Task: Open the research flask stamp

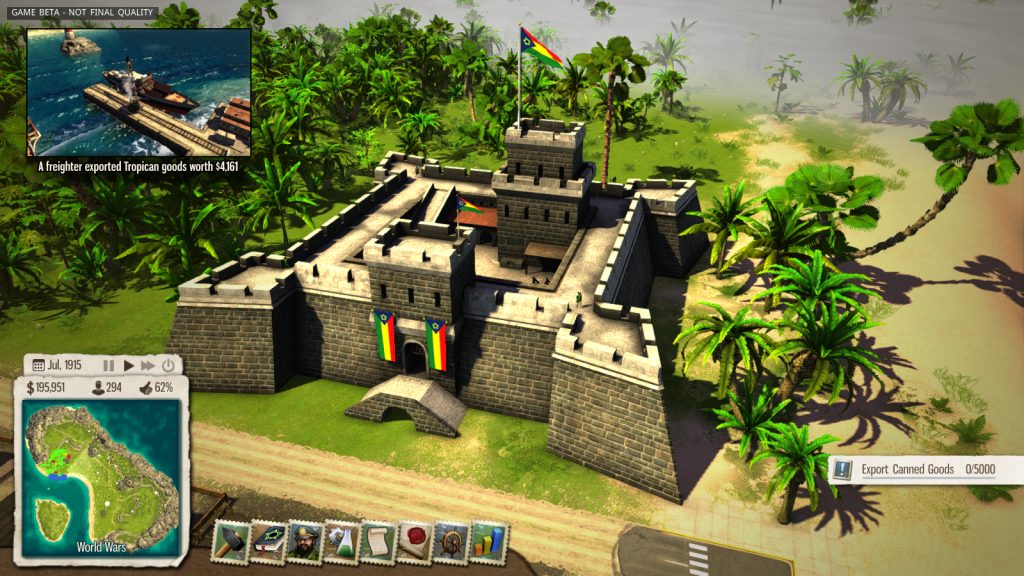Action: (341, 541)
